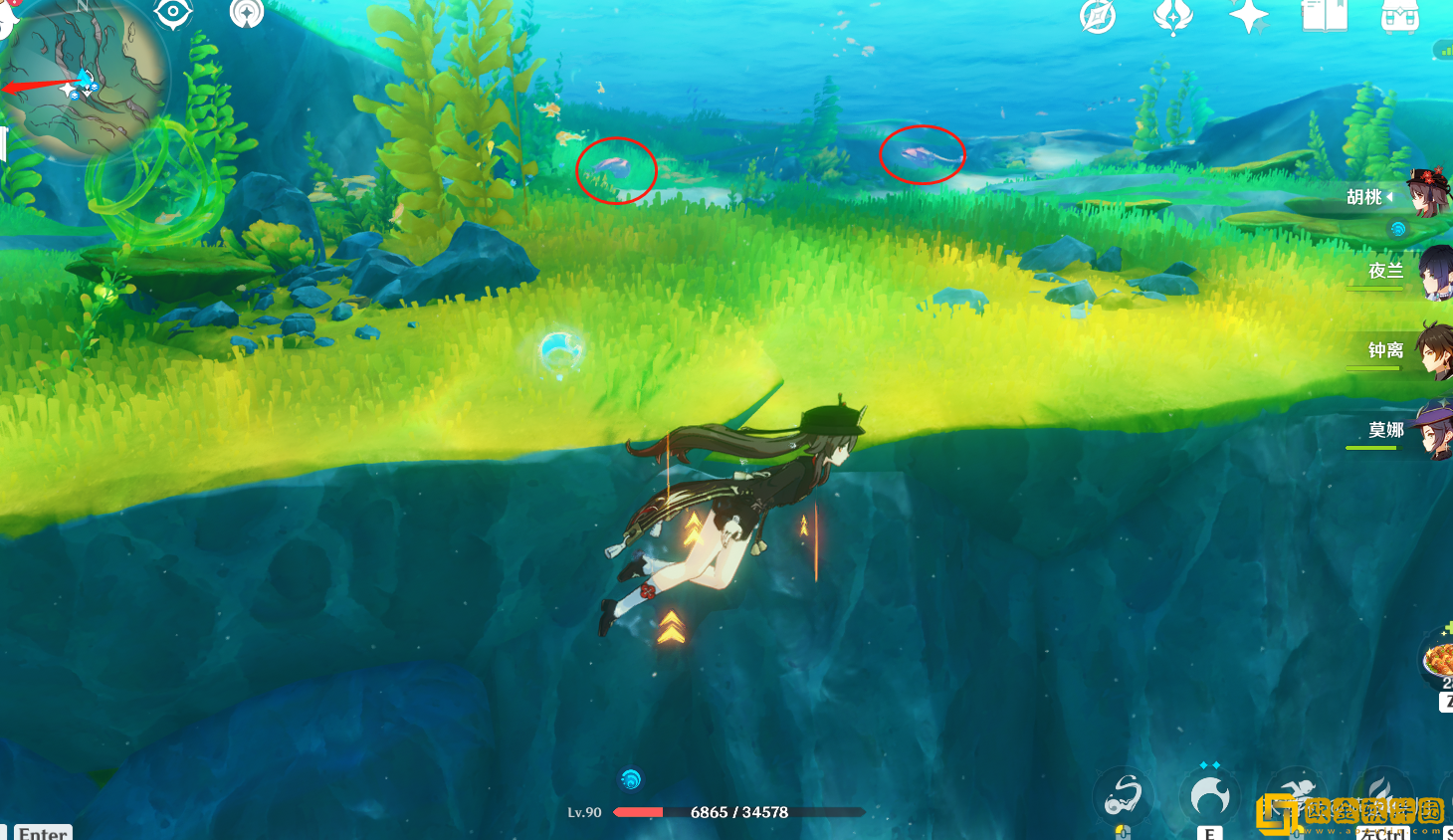Click the eye-shaped elemental sight icon
Screen dimensions: 1453x840
(x=173, y=13)
